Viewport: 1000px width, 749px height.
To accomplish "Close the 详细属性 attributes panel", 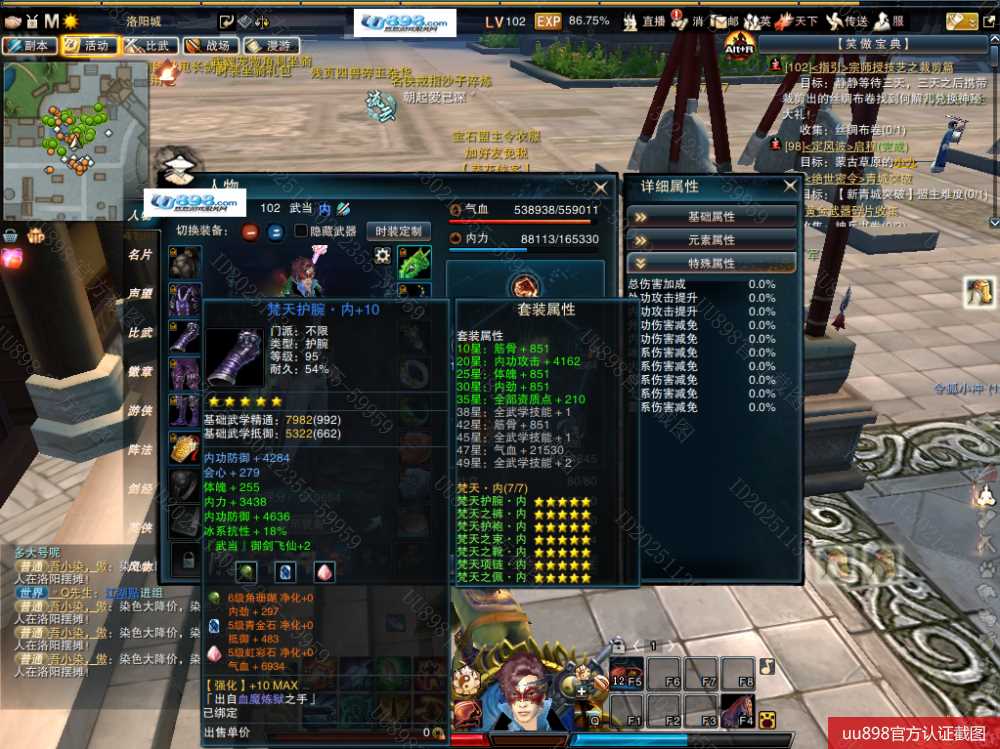I will point(790,186).
